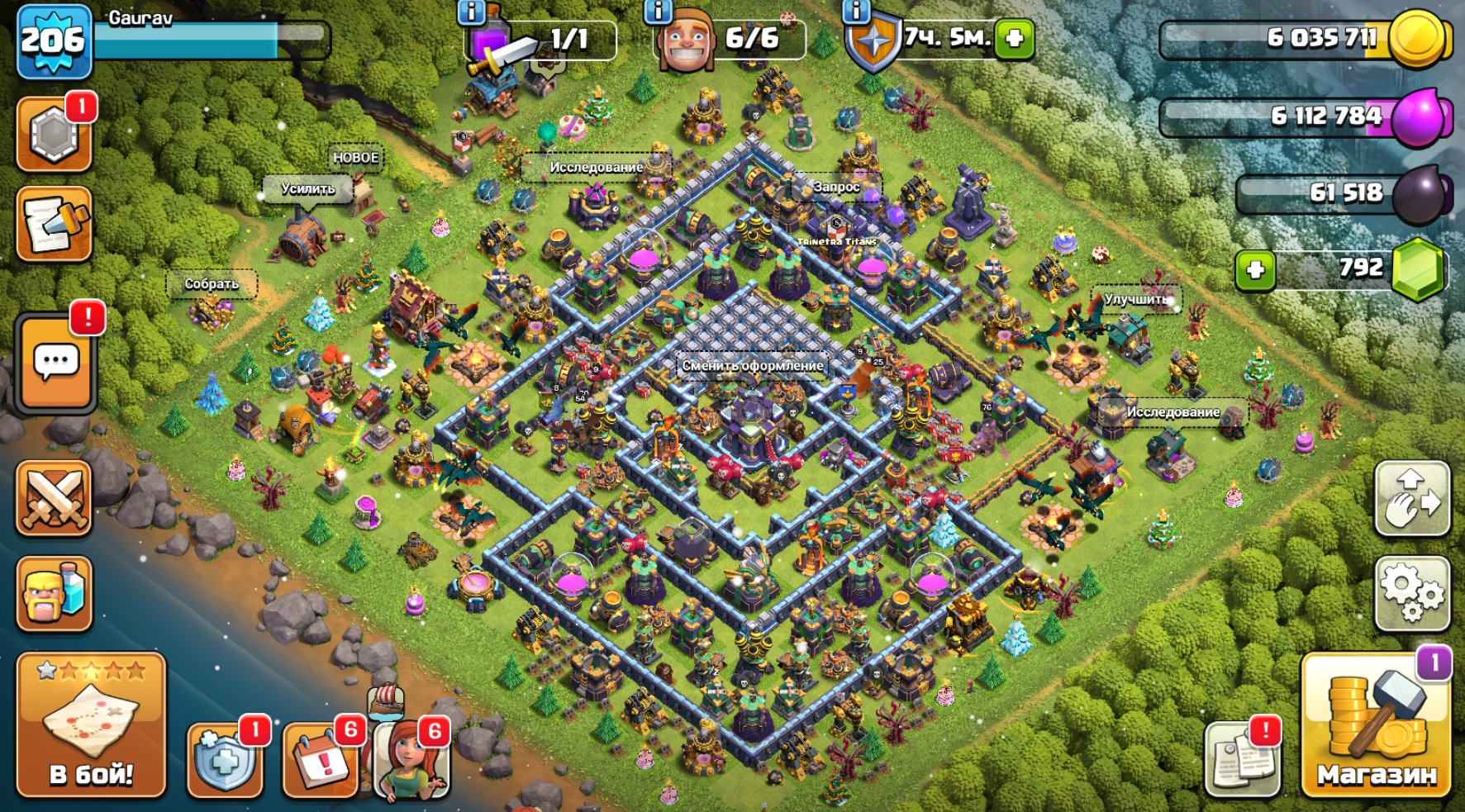This screenshot has height=812, width=1465.
Task: Tap the Собрать collect bubble
Action: coord(212,284)
